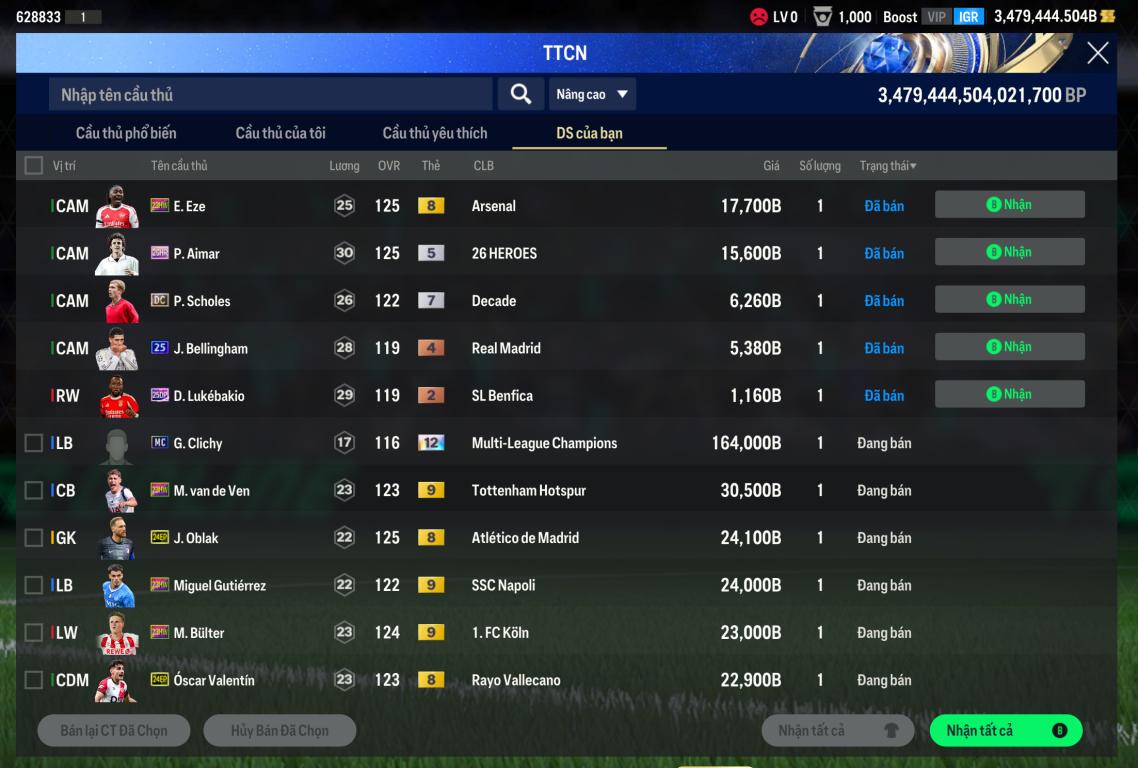The image size is (1138, 768).
Task: Type in the player name search field
Action: point(270,94)
